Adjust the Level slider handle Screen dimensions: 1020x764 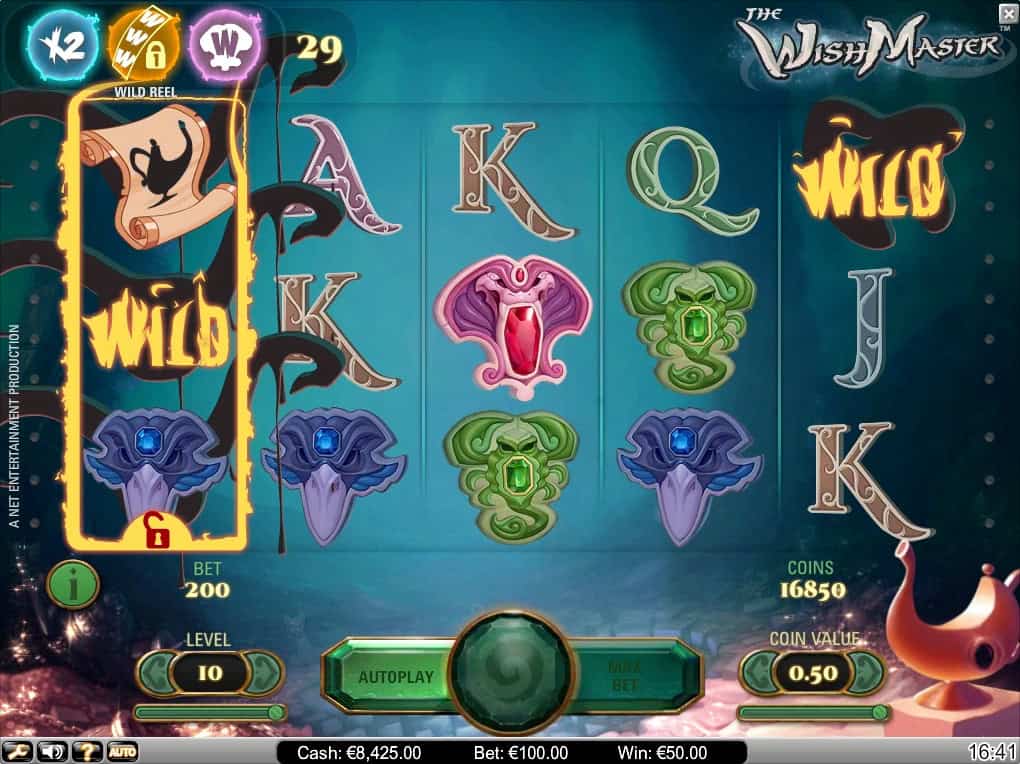[x=275, y=712]
